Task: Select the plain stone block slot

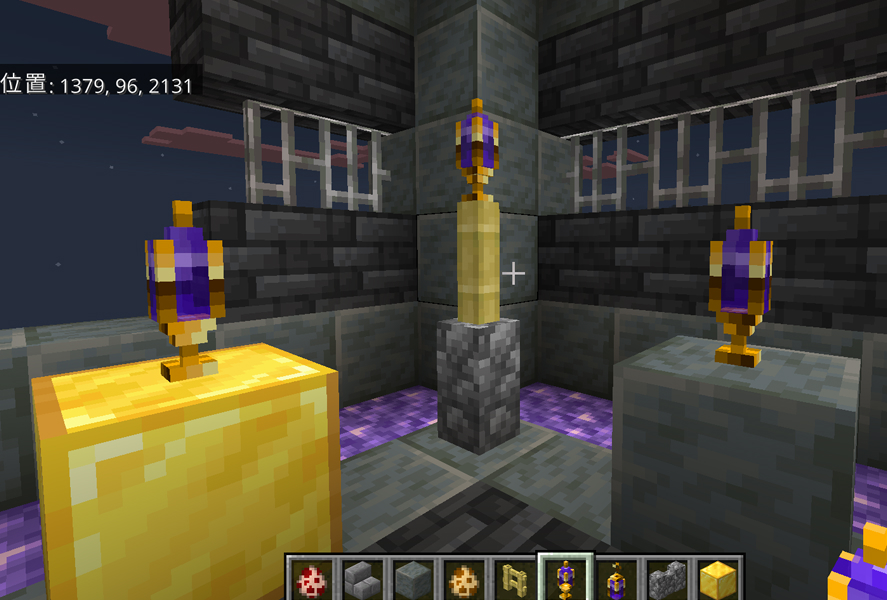Action: coord(413,579)
